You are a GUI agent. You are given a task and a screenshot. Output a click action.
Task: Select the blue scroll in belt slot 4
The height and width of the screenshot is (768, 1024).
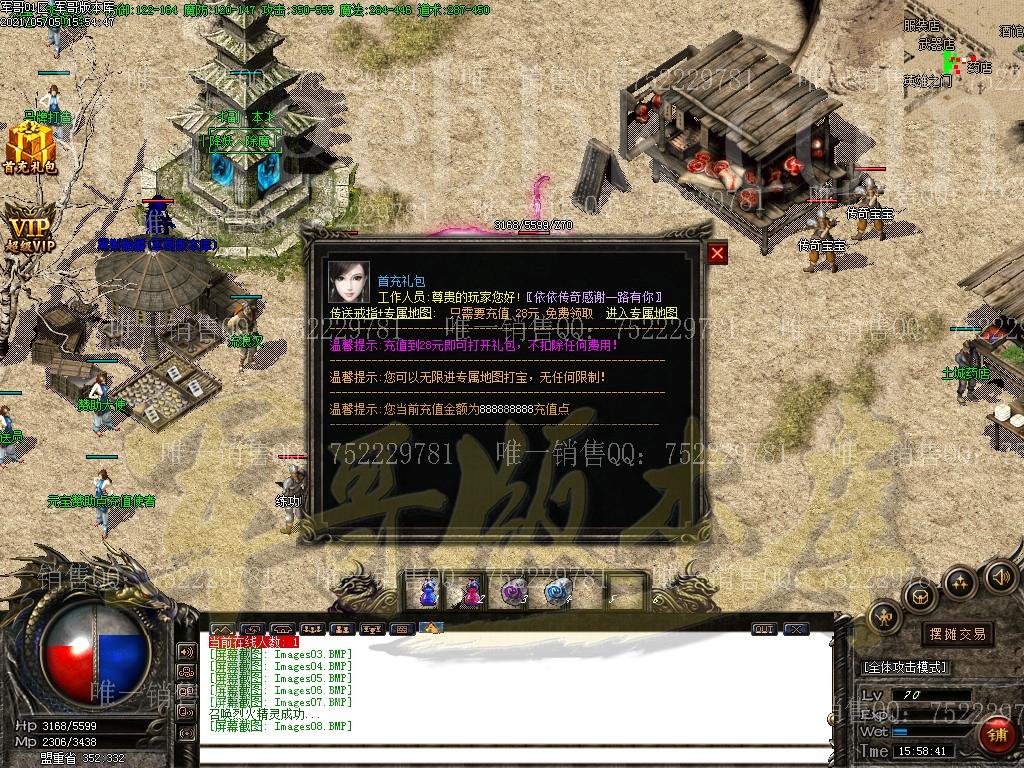pyautogui.click(x=557, y=593)
